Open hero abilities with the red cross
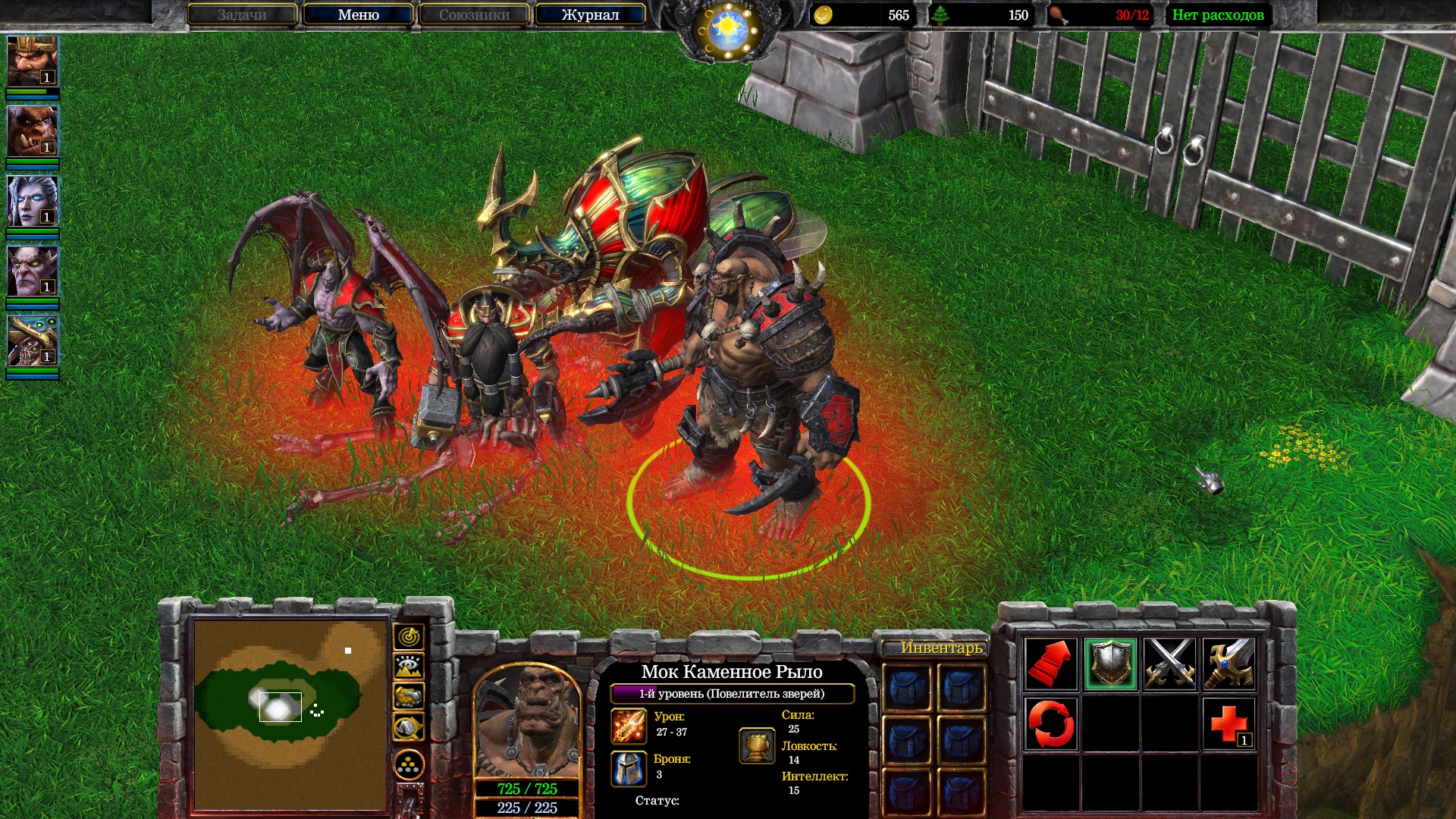This screenshot has width=1456, height=819. pos(1228,723)
